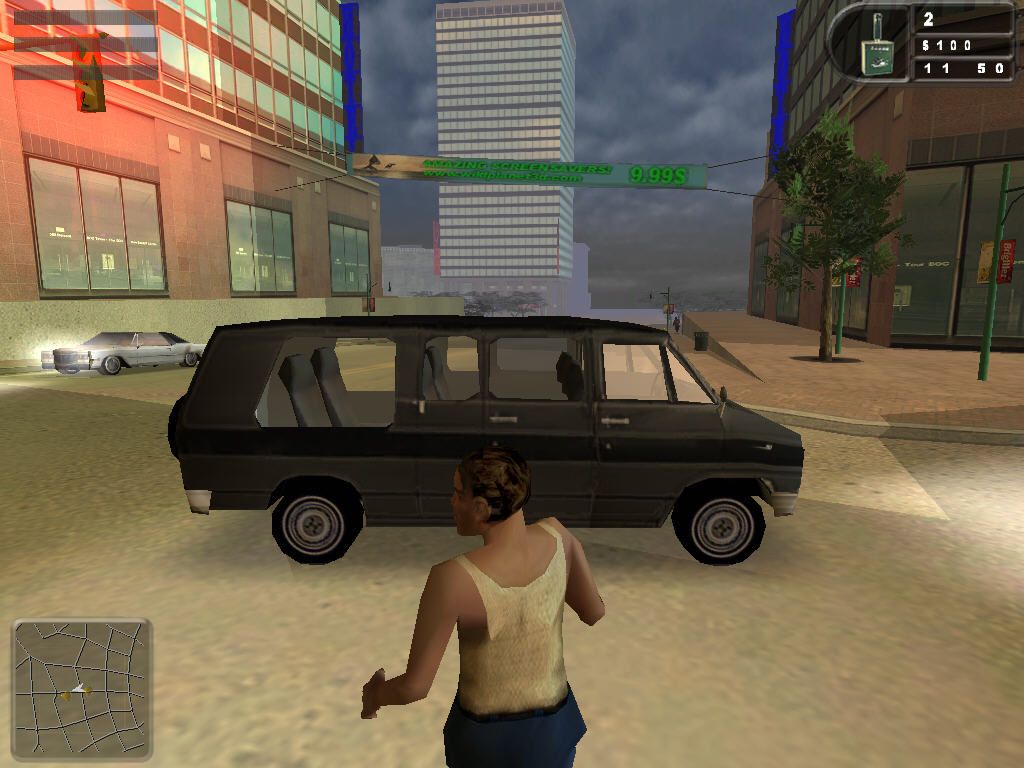
Task: Open the street minimap
Action: coord(82,688)
